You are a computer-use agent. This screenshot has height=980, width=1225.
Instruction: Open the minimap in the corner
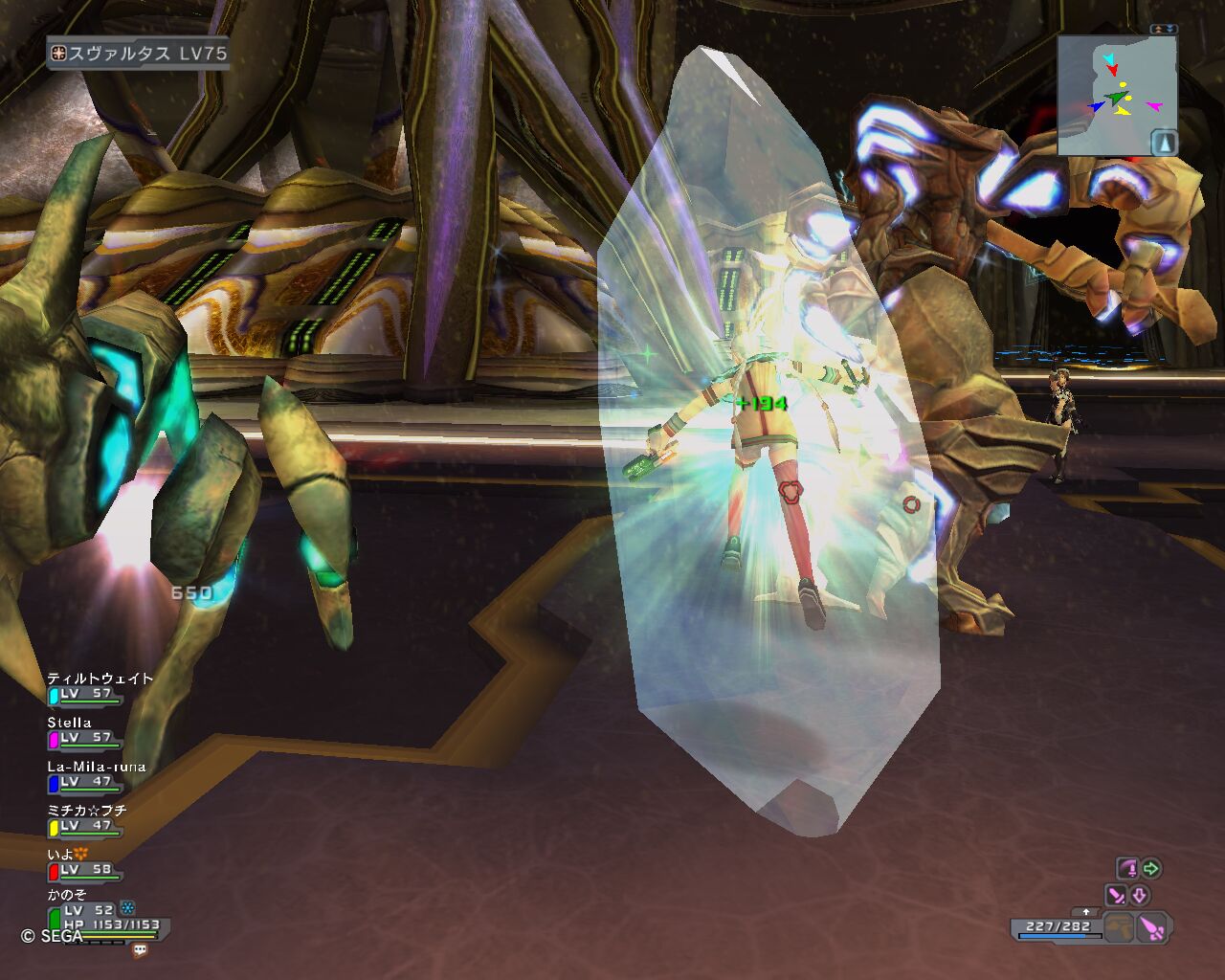click(1116, 96)
